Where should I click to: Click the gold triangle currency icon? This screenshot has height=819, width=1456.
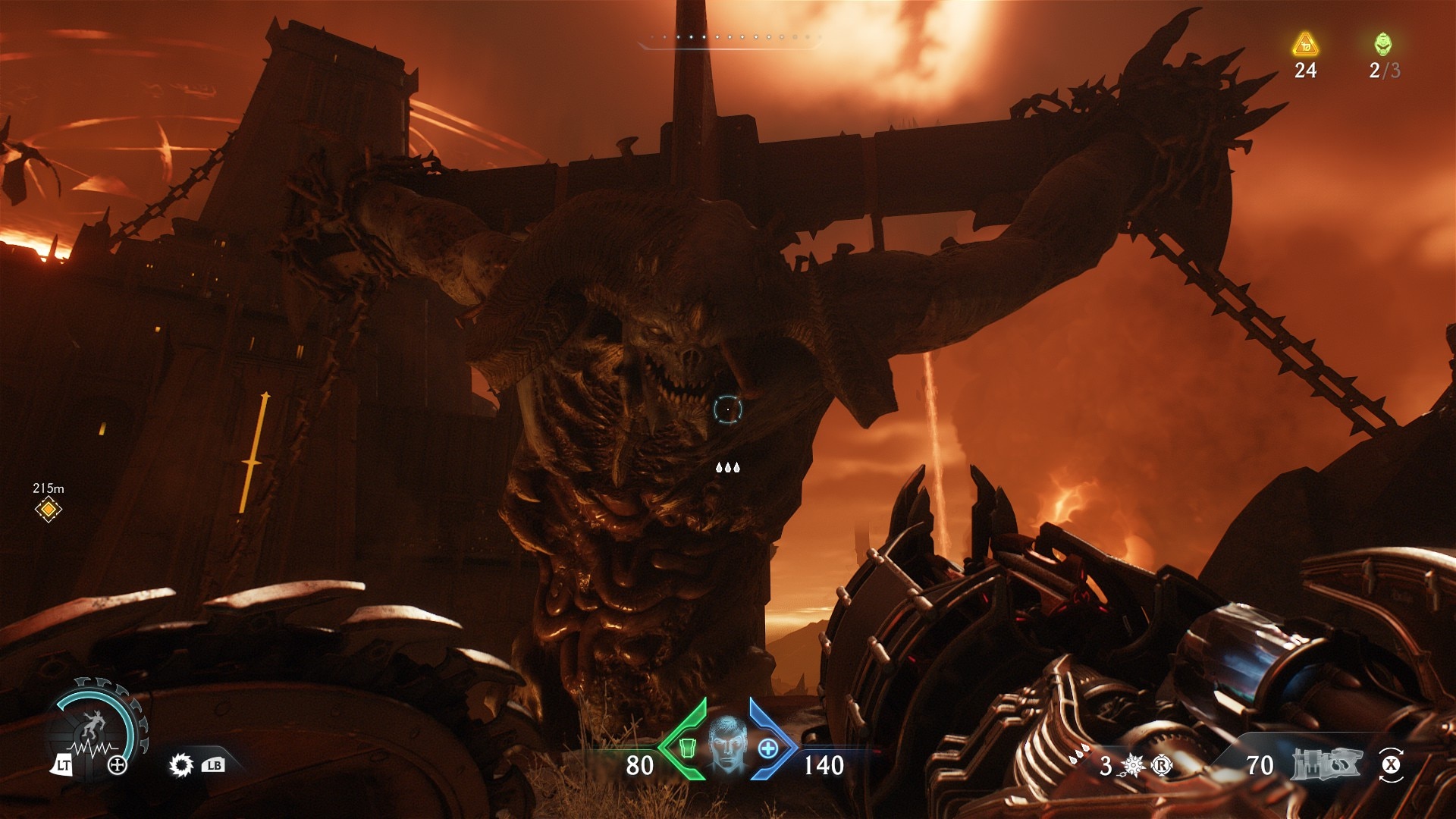(x=1305, y=45)
